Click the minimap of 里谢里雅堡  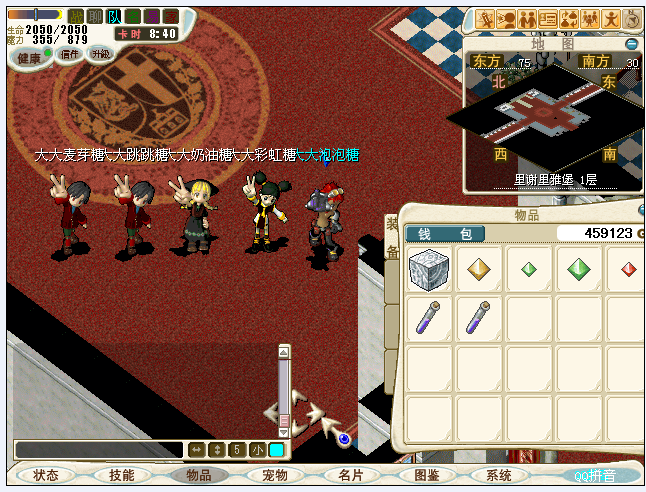point(545,115)
